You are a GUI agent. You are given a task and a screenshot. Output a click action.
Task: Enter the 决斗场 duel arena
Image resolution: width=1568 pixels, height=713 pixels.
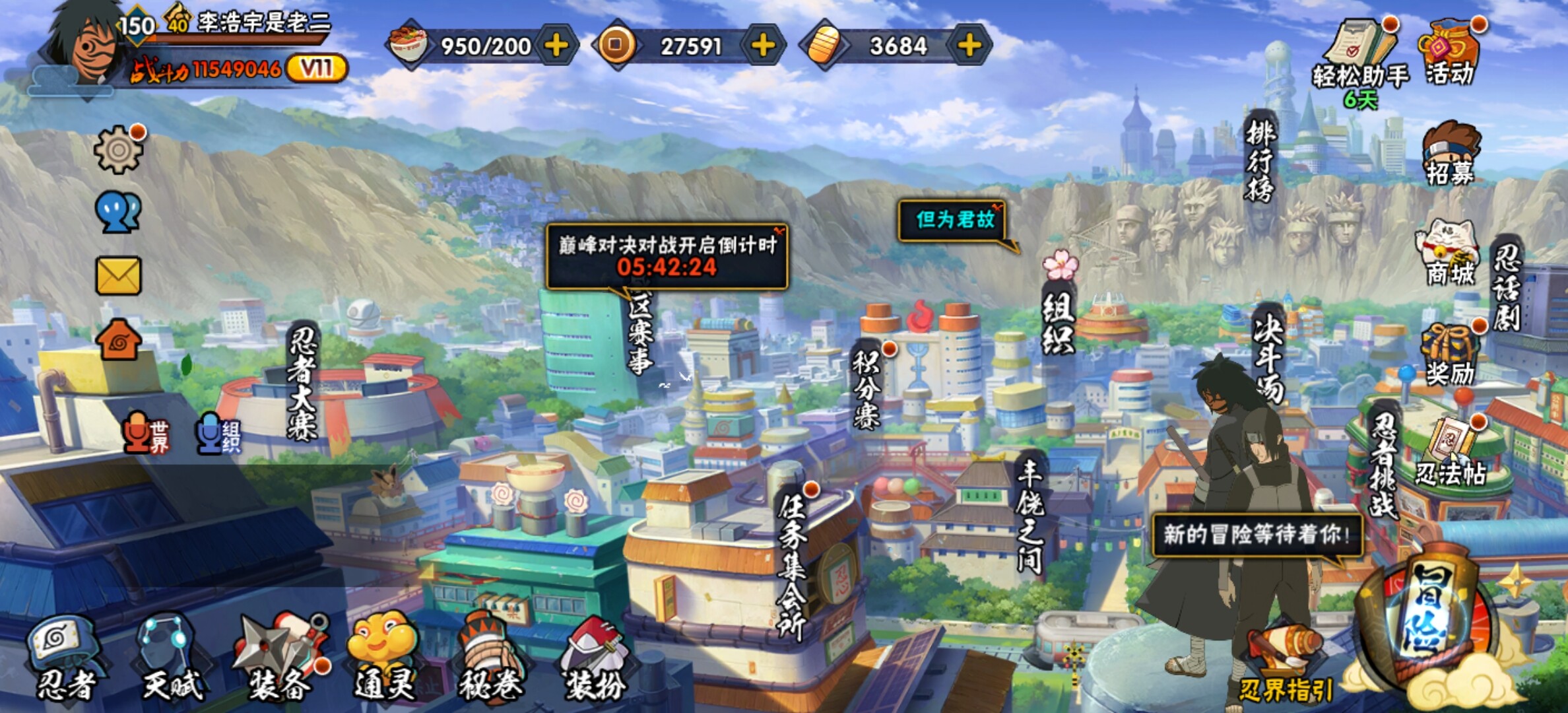1268,356
